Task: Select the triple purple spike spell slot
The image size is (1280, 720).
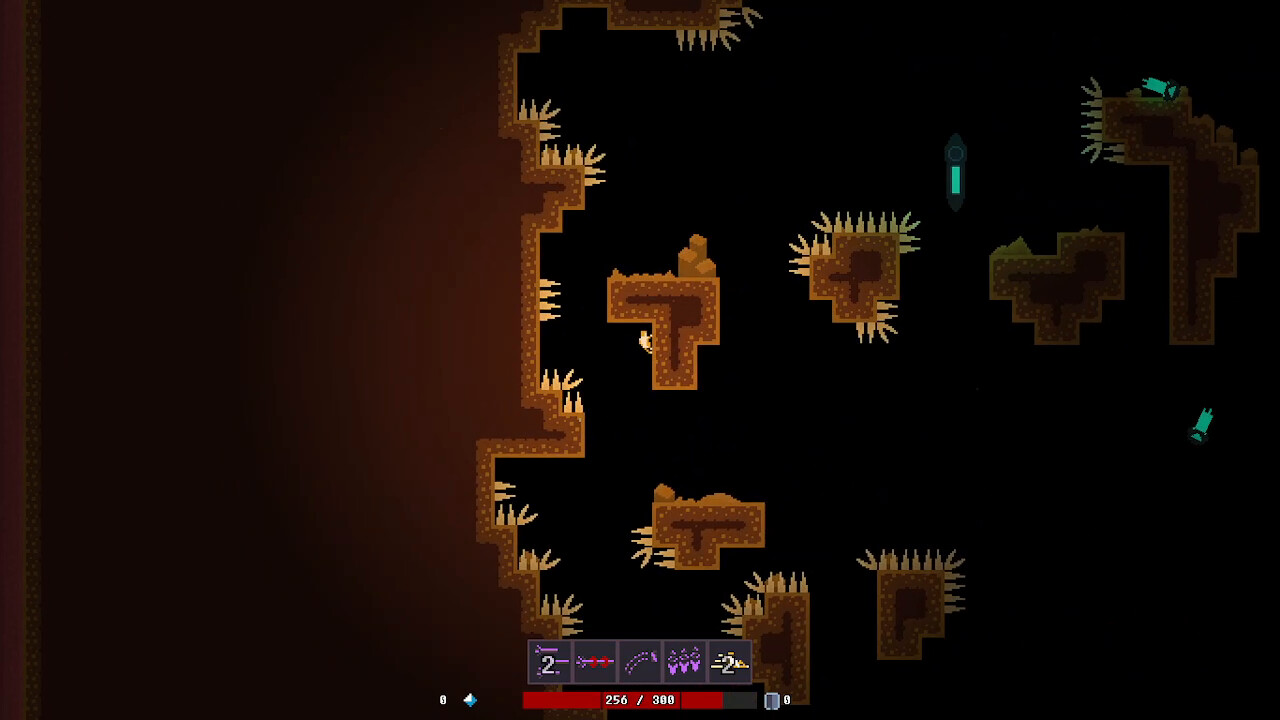Action: (x=683, y=660)
